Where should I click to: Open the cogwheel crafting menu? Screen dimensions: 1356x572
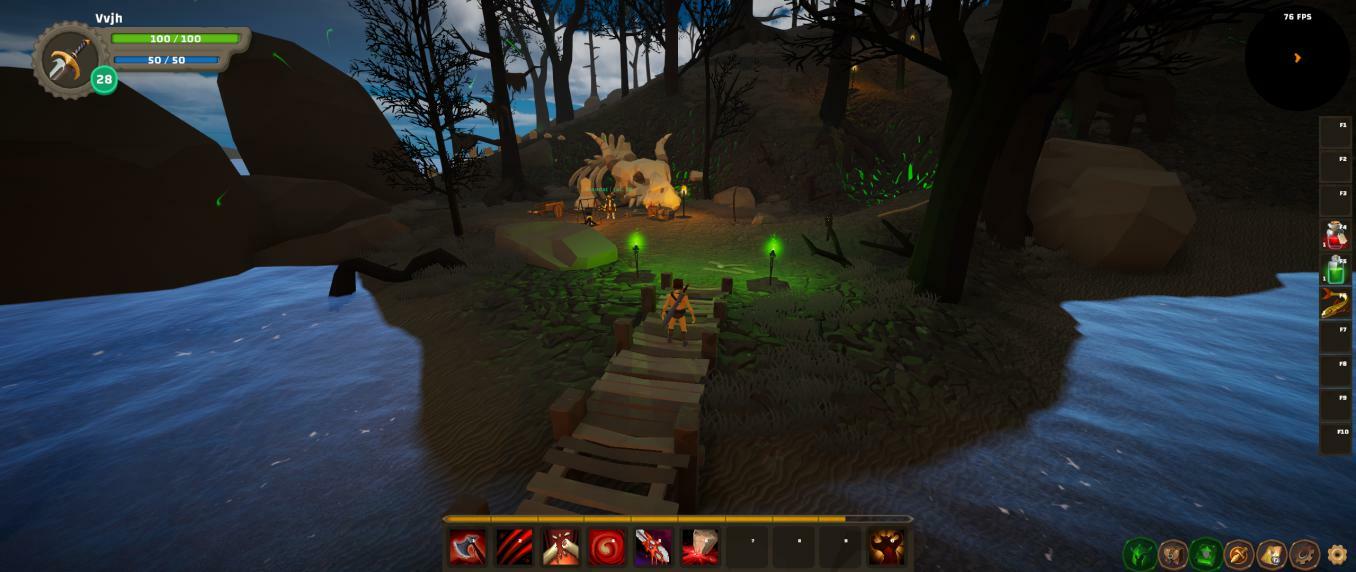[x=1304, y=554]
